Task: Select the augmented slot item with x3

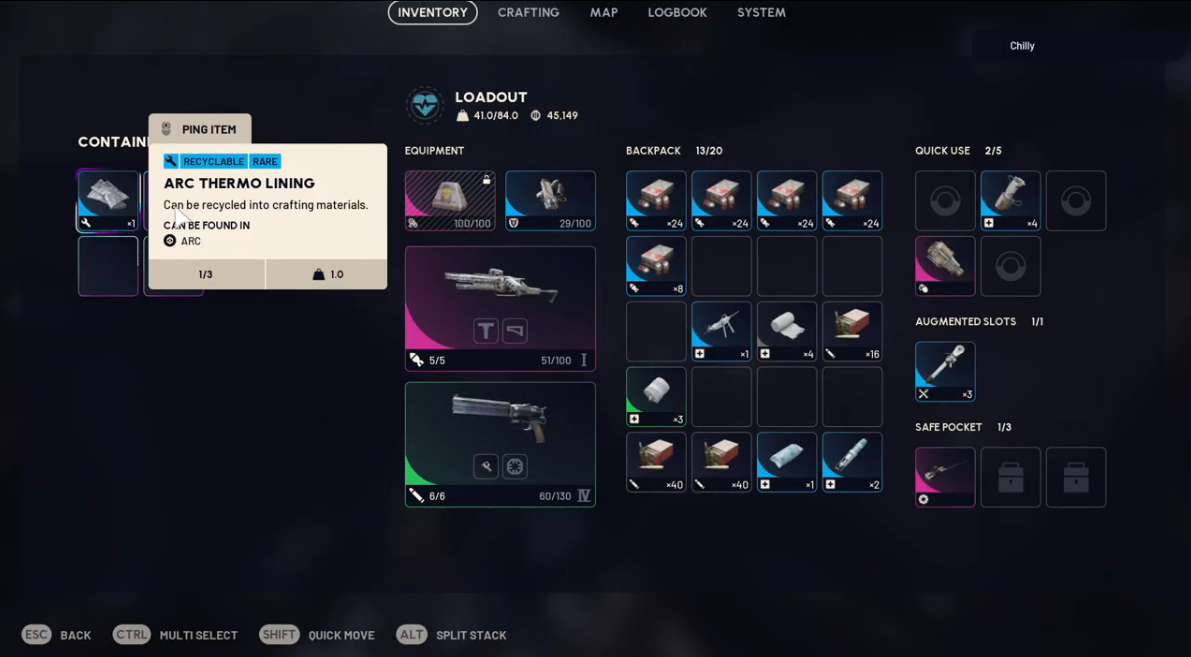Action: pos(945,372)
